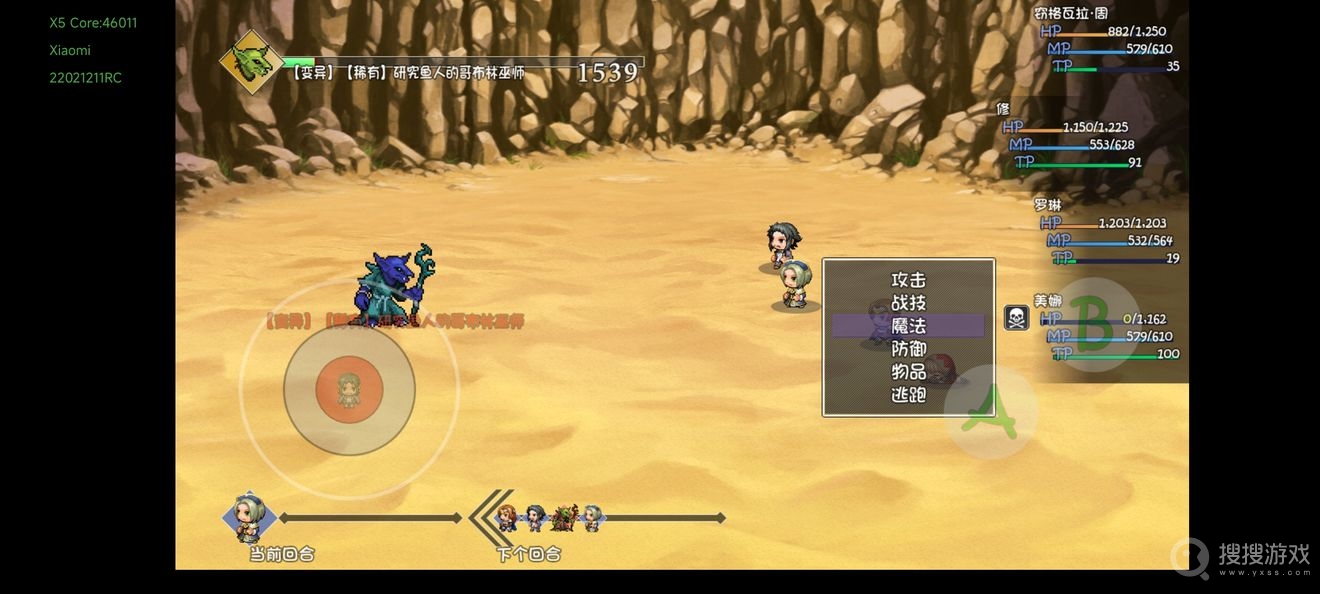Pick 防御 in the command menu
Image resolution: width=1320 pixels, height=594 pixels.
pyautogui.click(x=908, y=349)
